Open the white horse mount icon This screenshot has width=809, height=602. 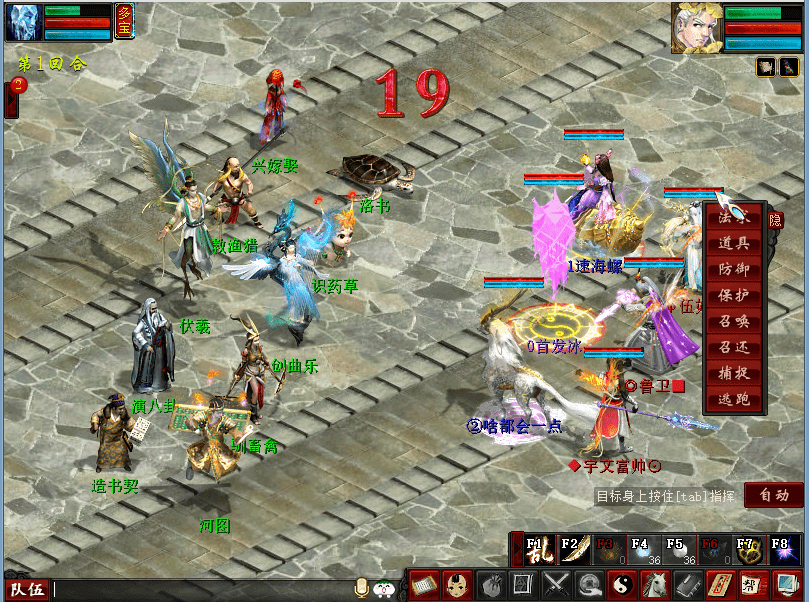pos(655,584)
